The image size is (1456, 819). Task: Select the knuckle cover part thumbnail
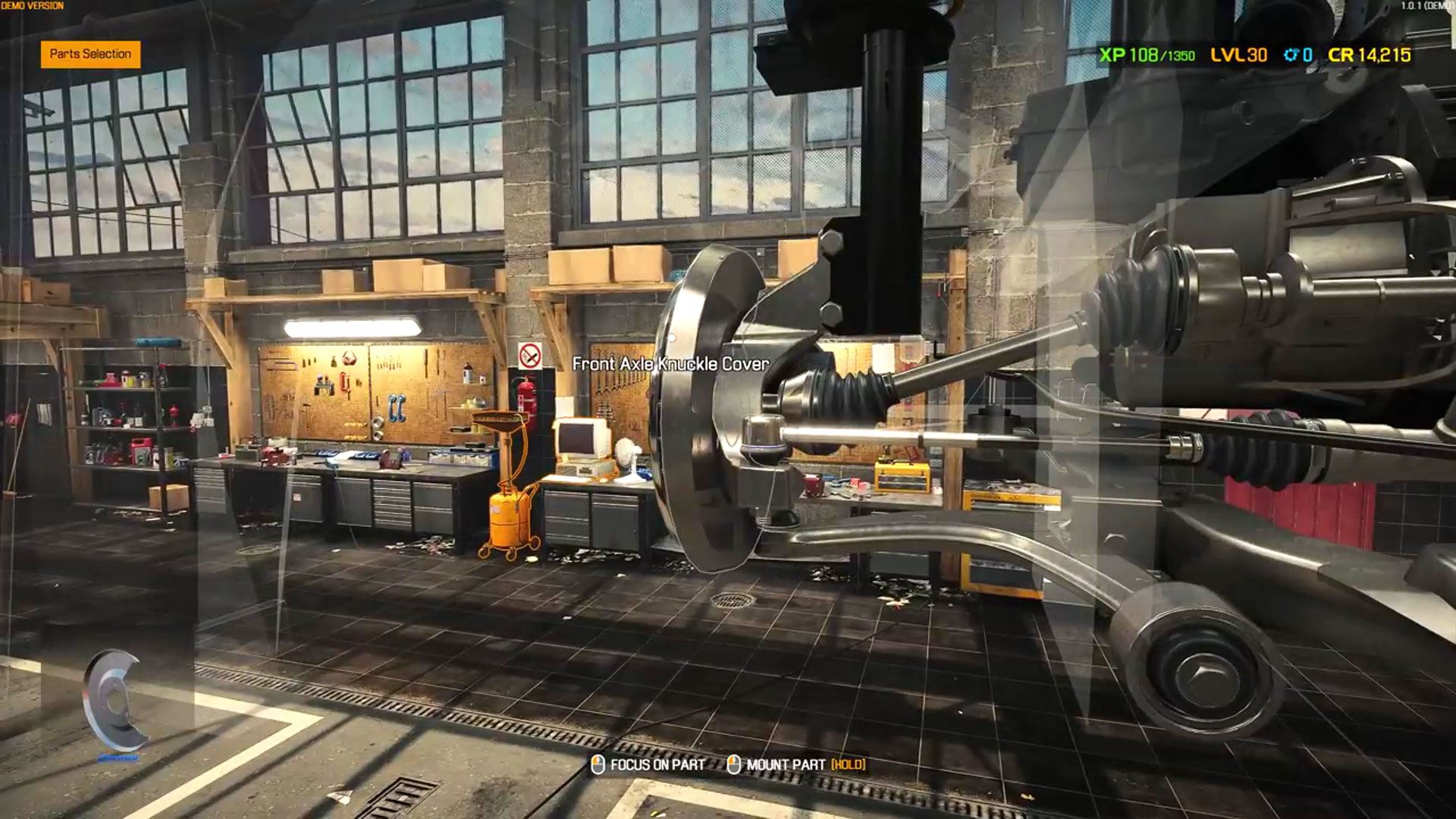[x=114, y=701]
